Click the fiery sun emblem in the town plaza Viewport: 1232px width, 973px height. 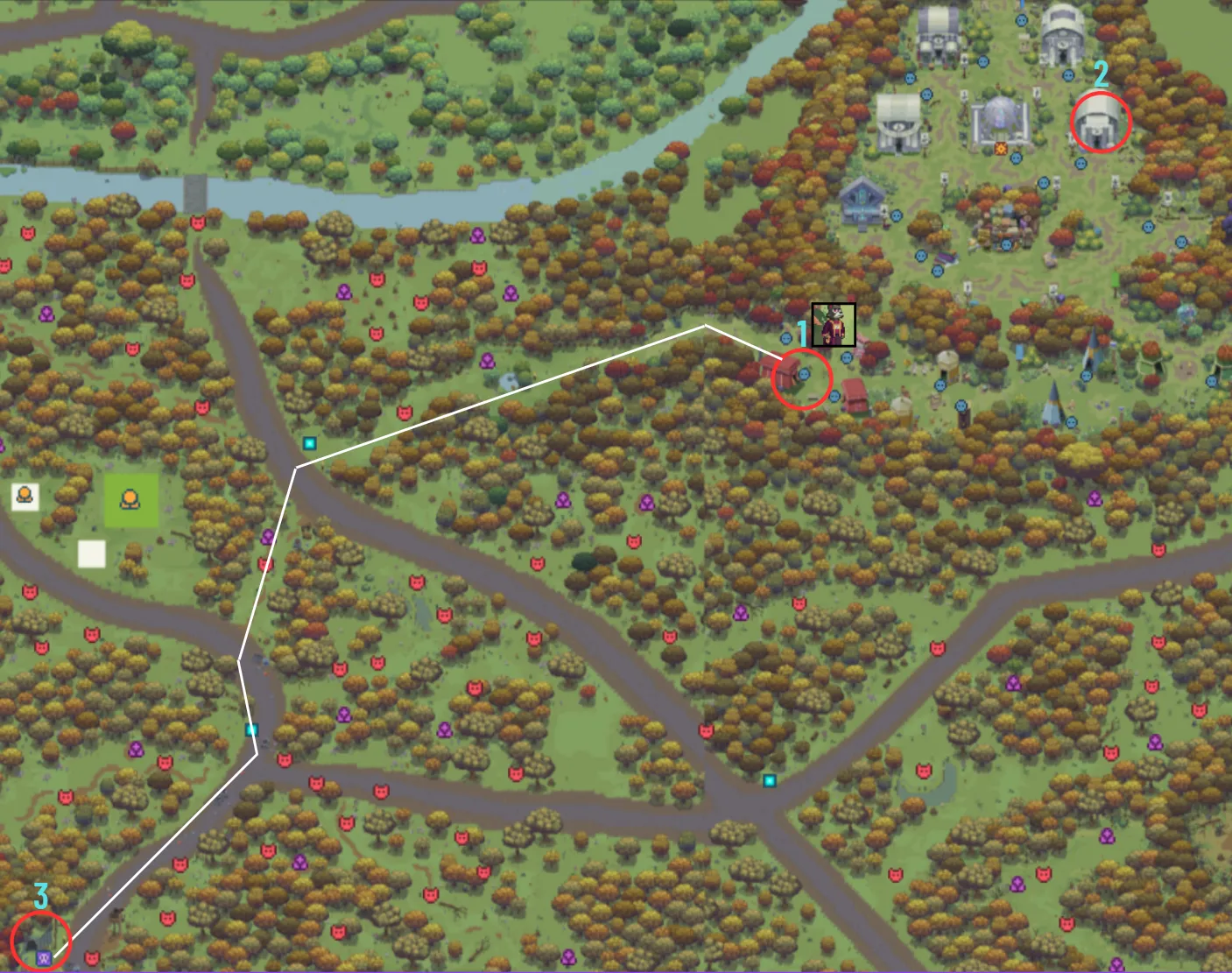(x=1001, y=147)
